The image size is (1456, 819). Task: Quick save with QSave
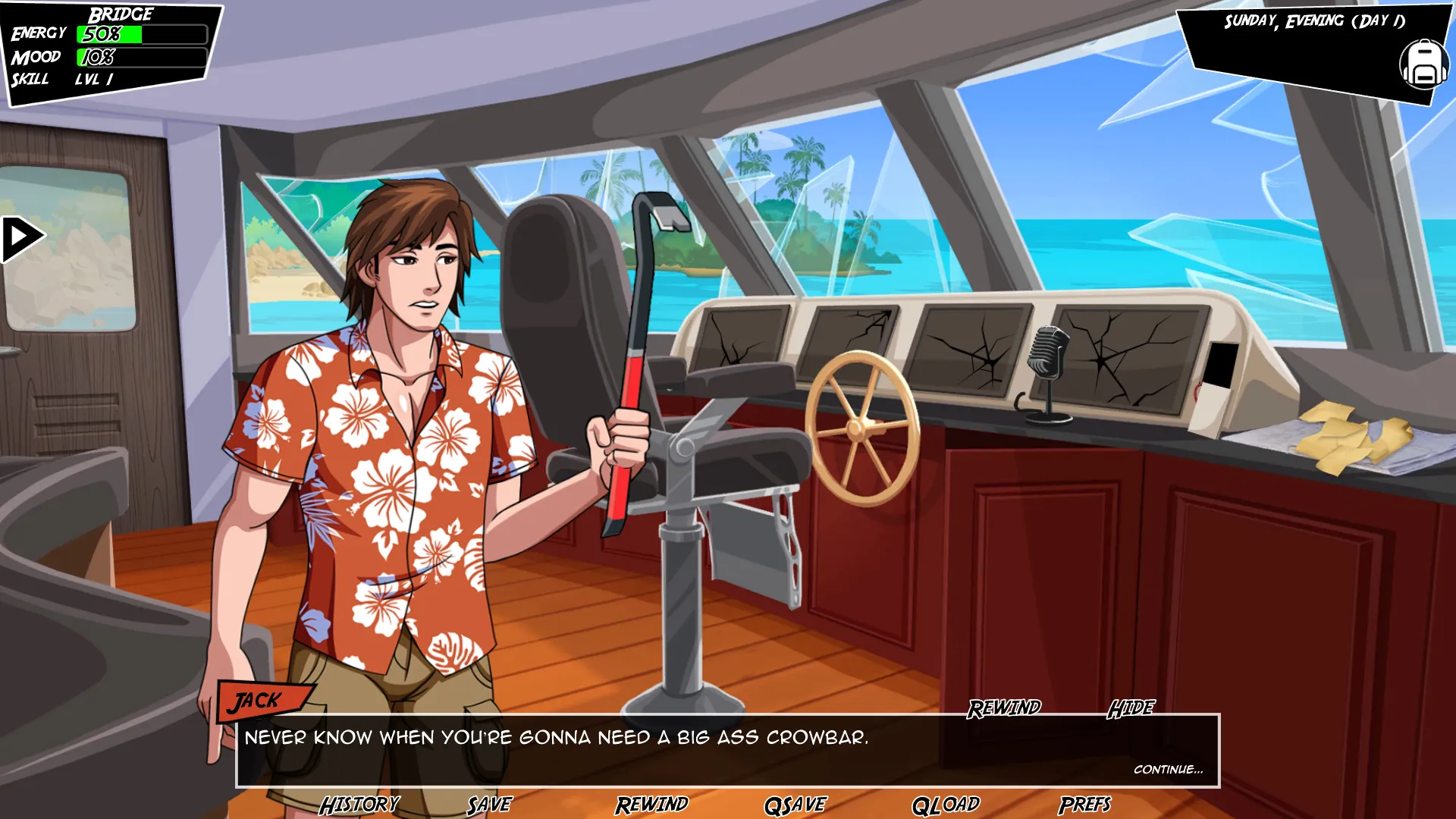pyautogui.click(x=795, y=805)
